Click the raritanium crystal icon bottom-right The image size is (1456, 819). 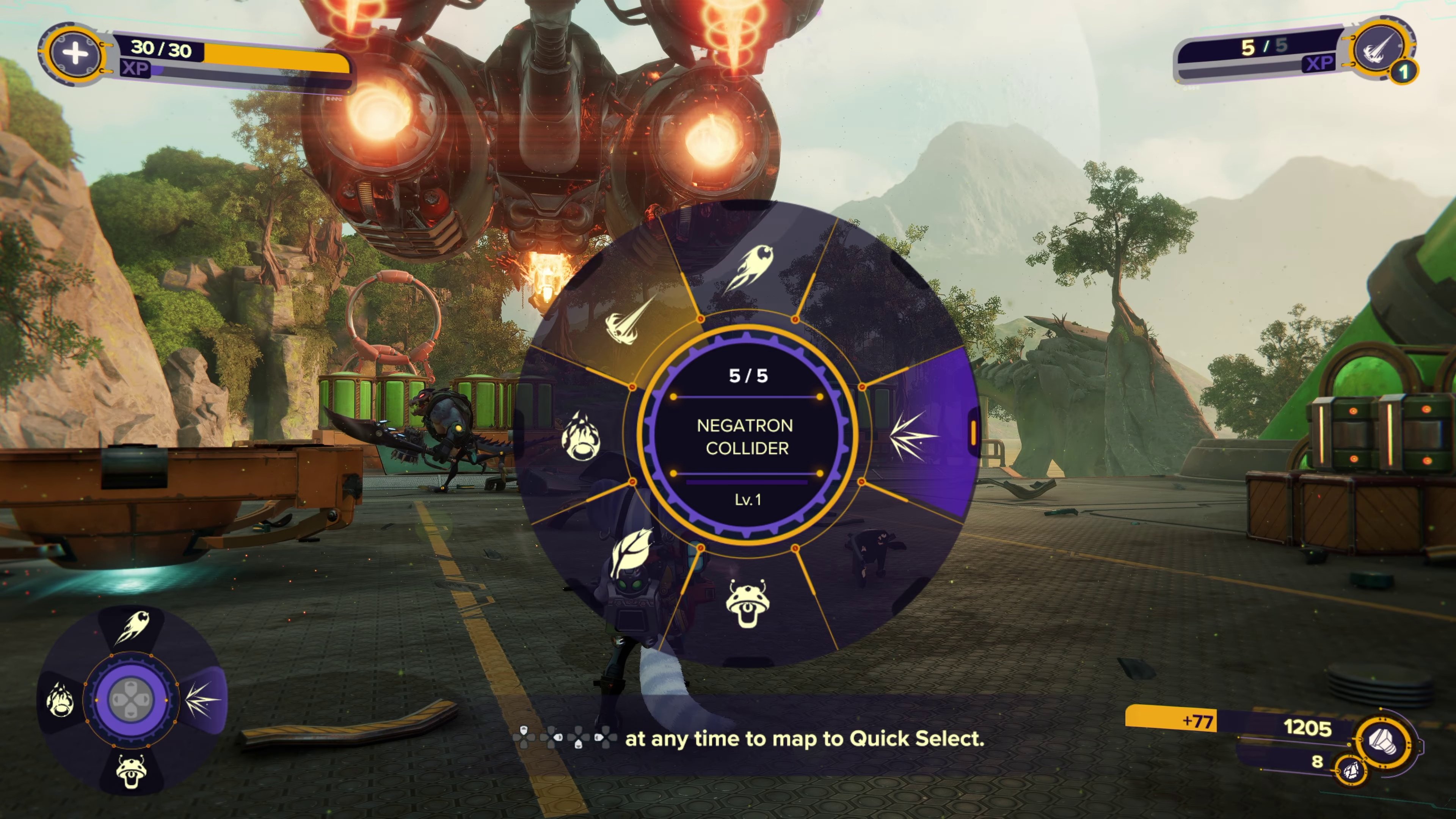tap(1352, 772)
